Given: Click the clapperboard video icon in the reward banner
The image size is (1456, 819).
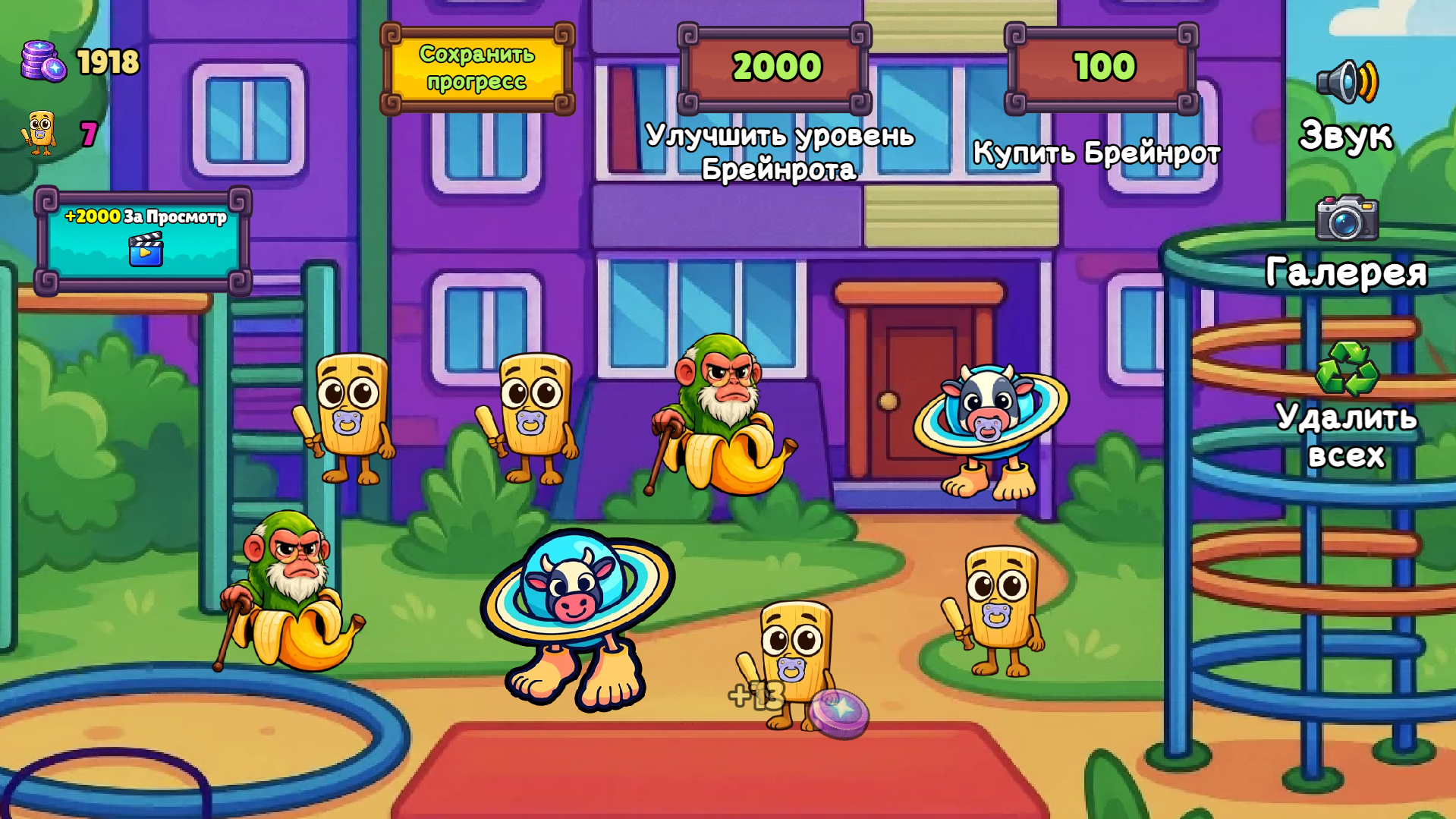Looking at the screenshot, I should click(x=146, y=254).
